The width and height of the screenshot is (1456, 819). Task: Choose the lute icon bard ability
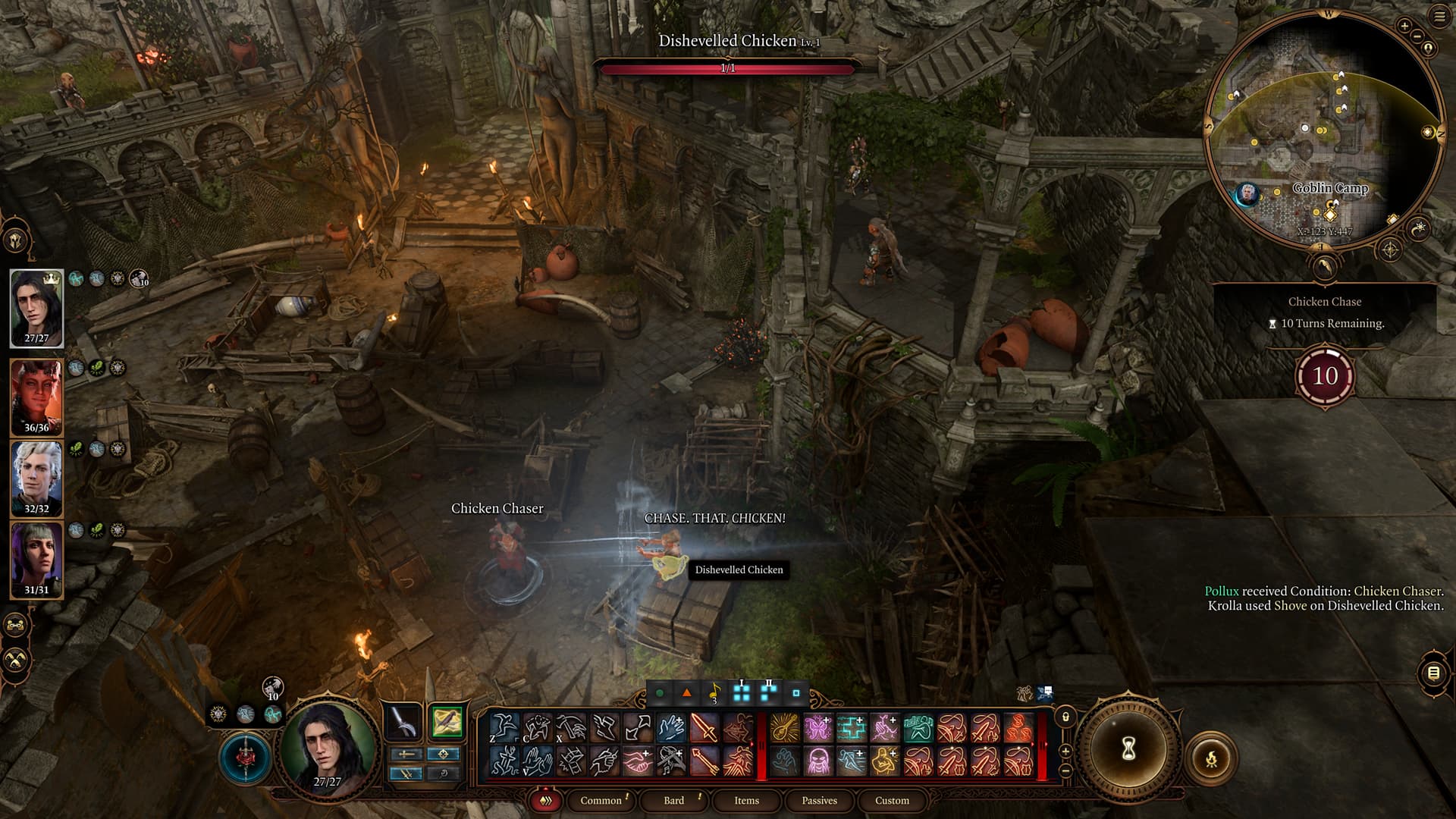point(785,729)
